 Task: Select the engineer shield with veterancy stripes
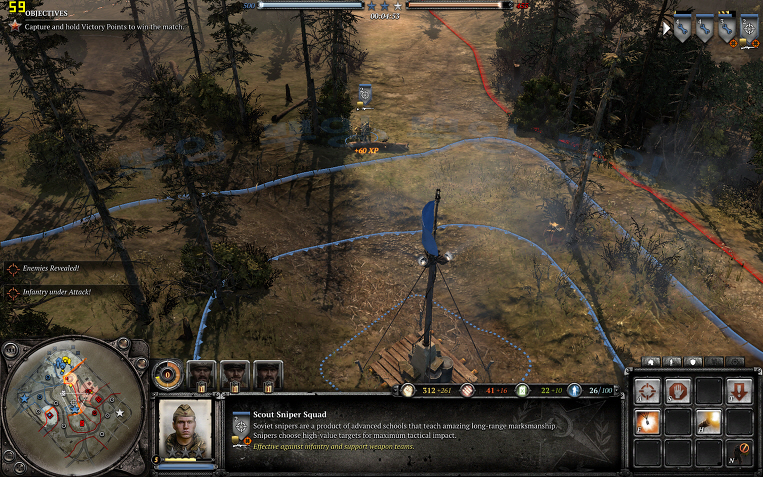[x=727, y=29]
